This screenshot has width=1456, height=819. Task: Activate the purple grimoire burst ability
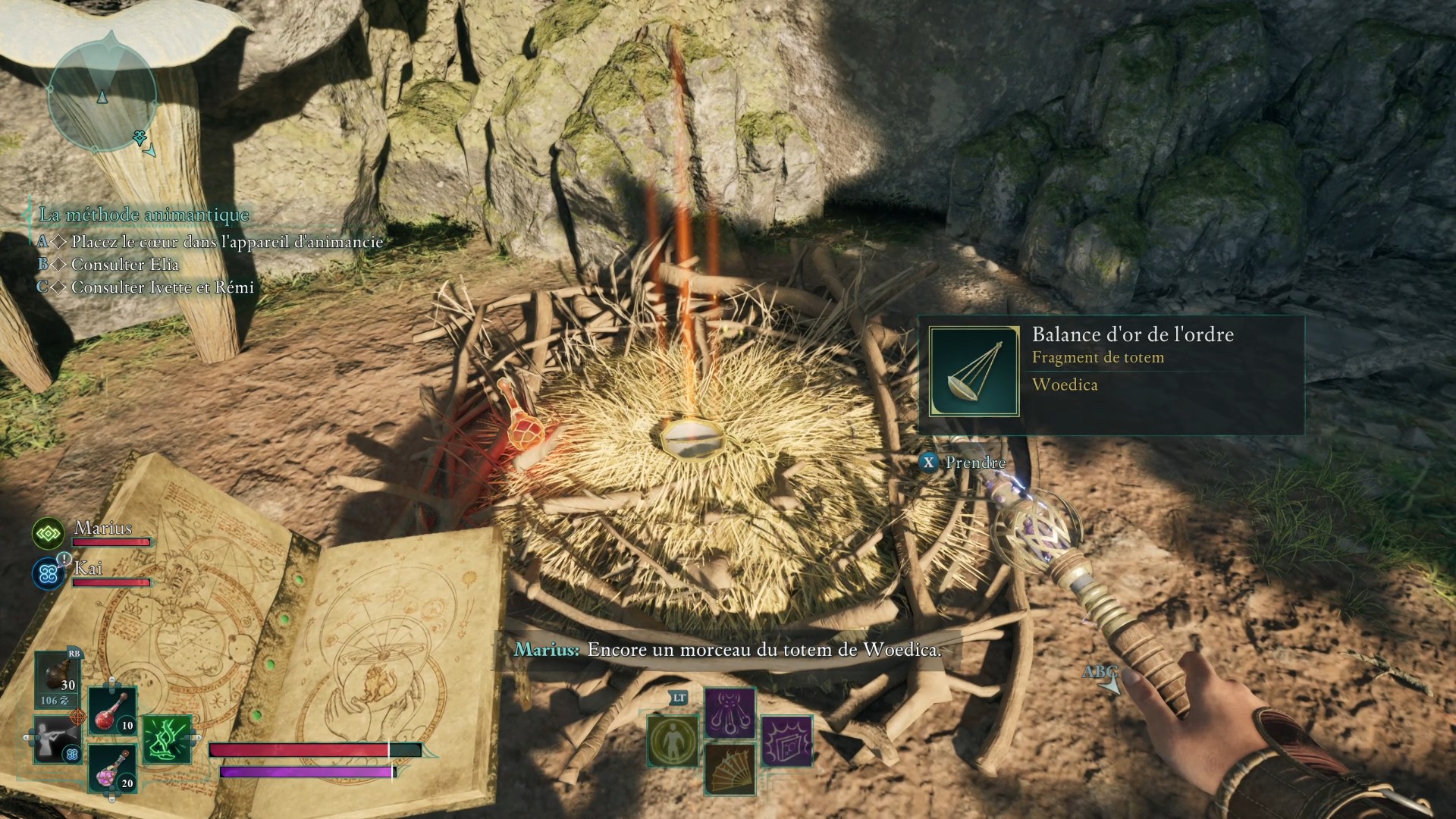point(786,741)
